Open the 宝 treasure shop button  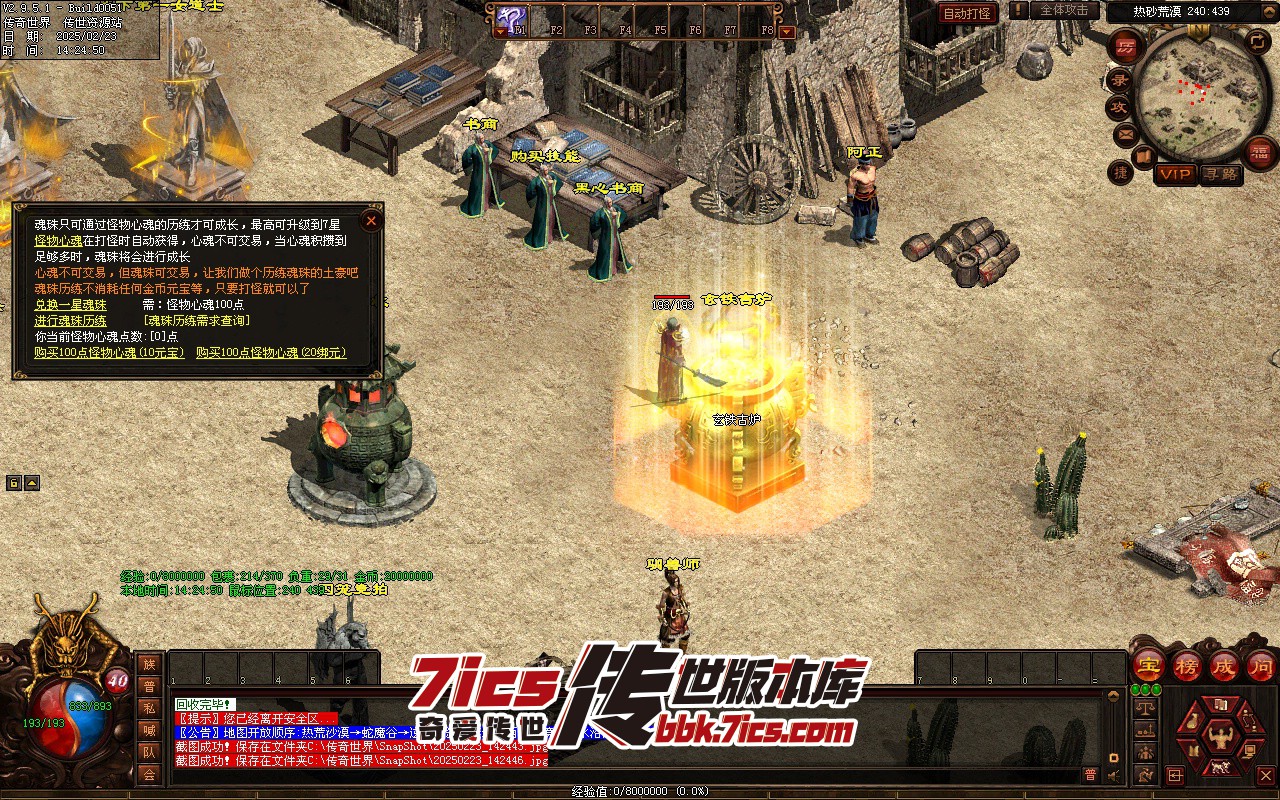[1149, 664]
